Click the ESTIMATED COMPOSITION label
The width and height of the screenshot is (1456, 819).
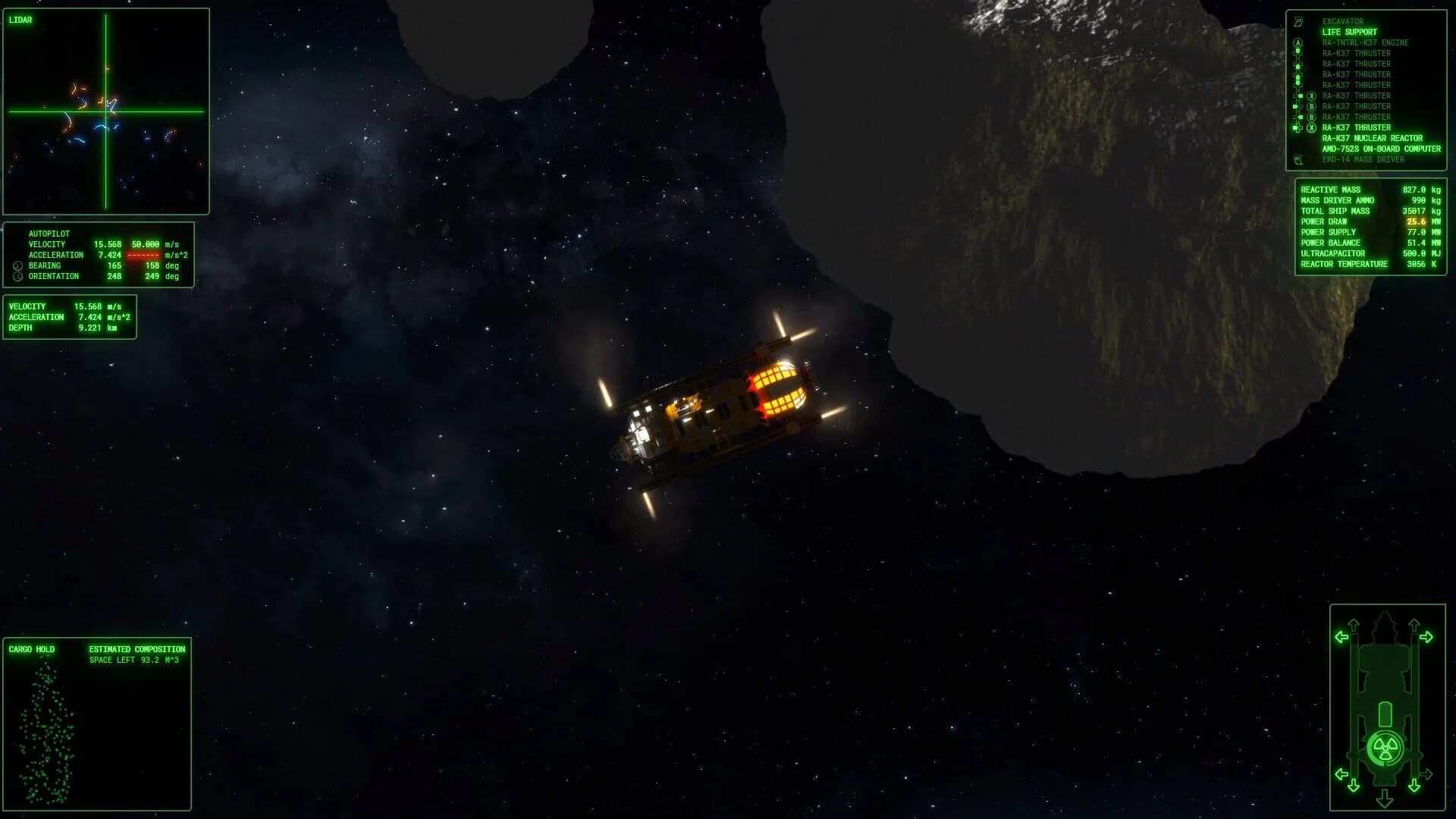coord(137,649)
